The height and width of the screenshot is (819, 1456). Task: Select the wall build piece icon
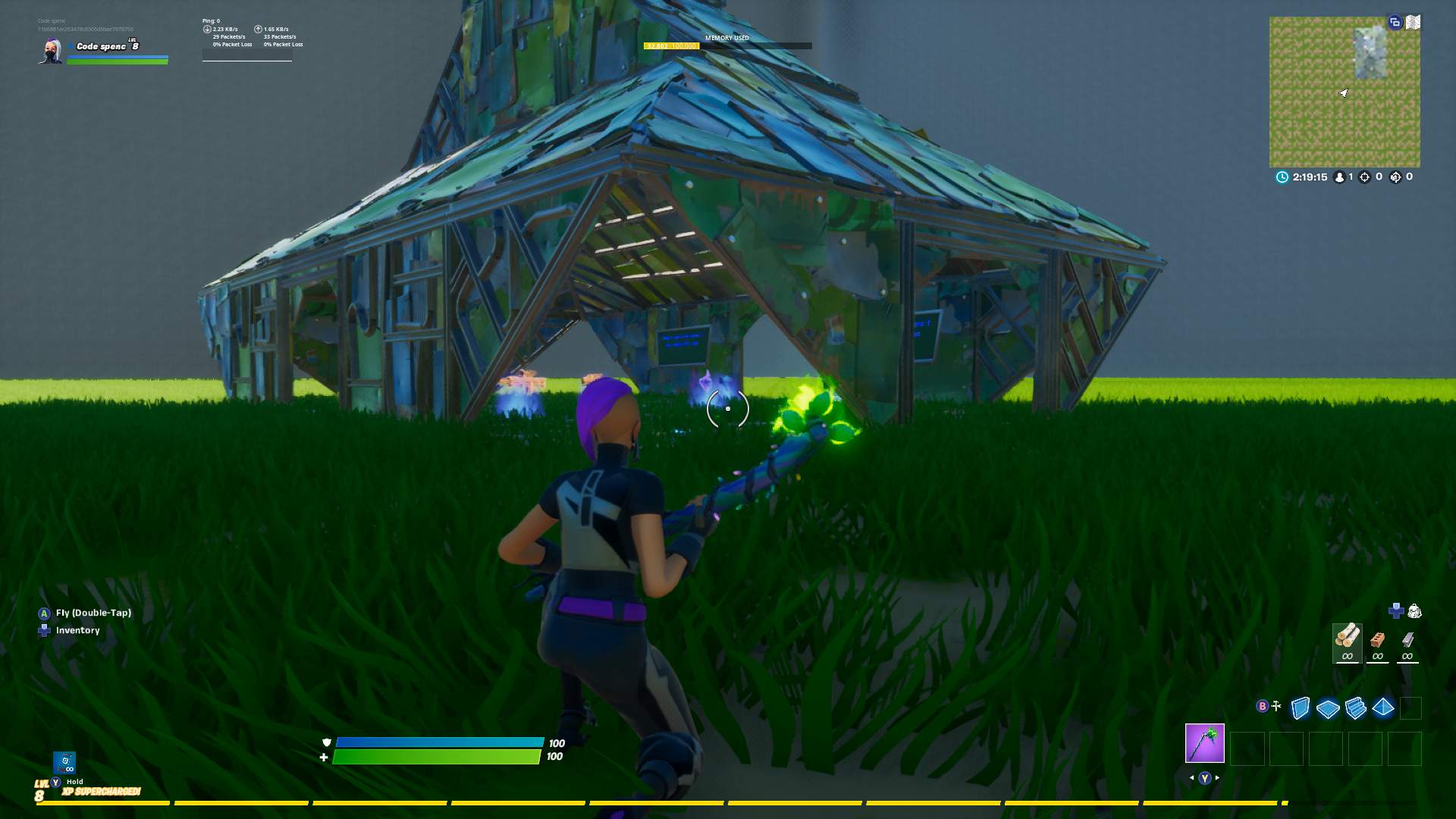point(1301,707)
